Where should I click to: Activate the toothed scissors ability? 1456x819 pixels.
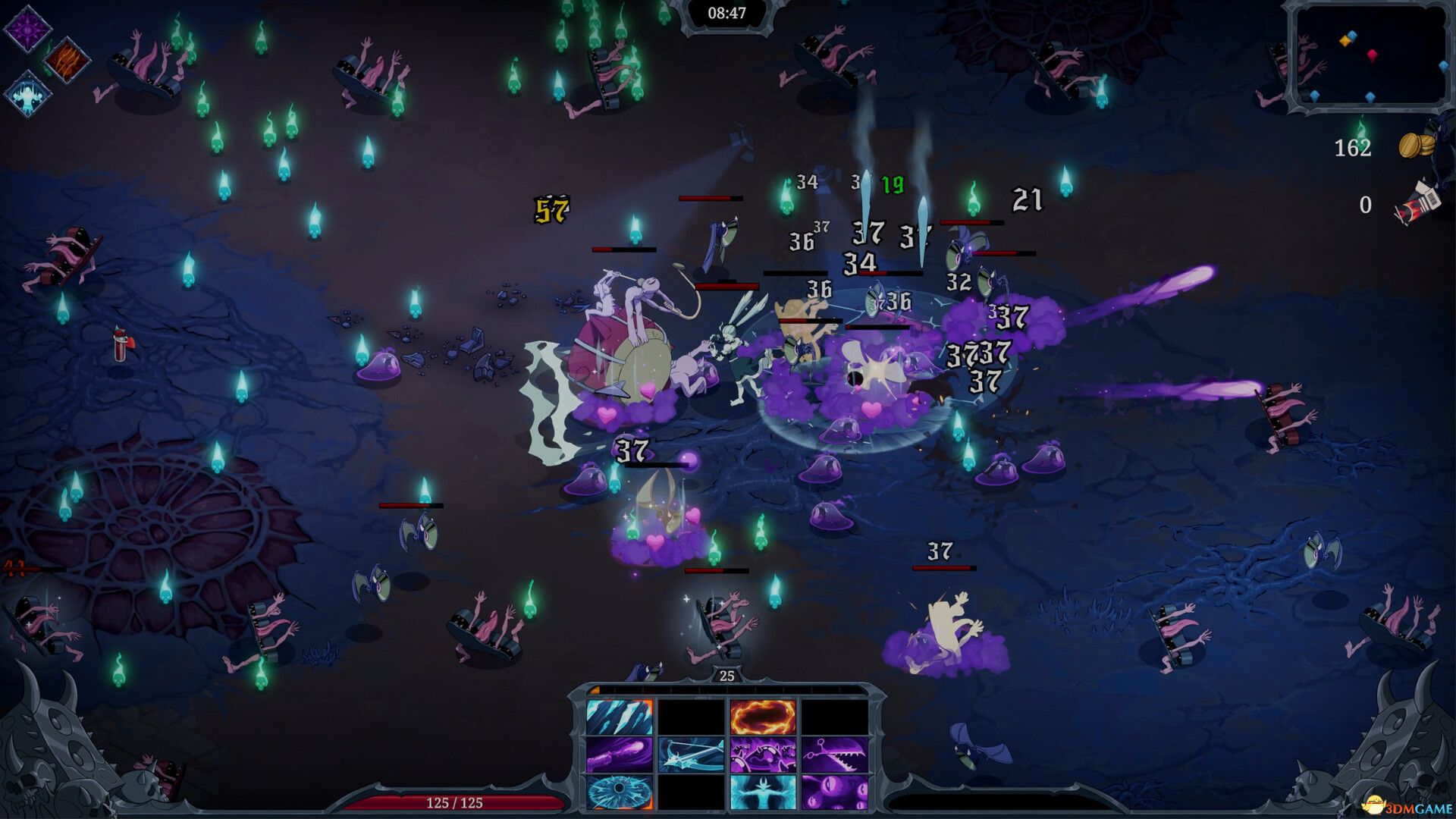[x=834, y=755]
